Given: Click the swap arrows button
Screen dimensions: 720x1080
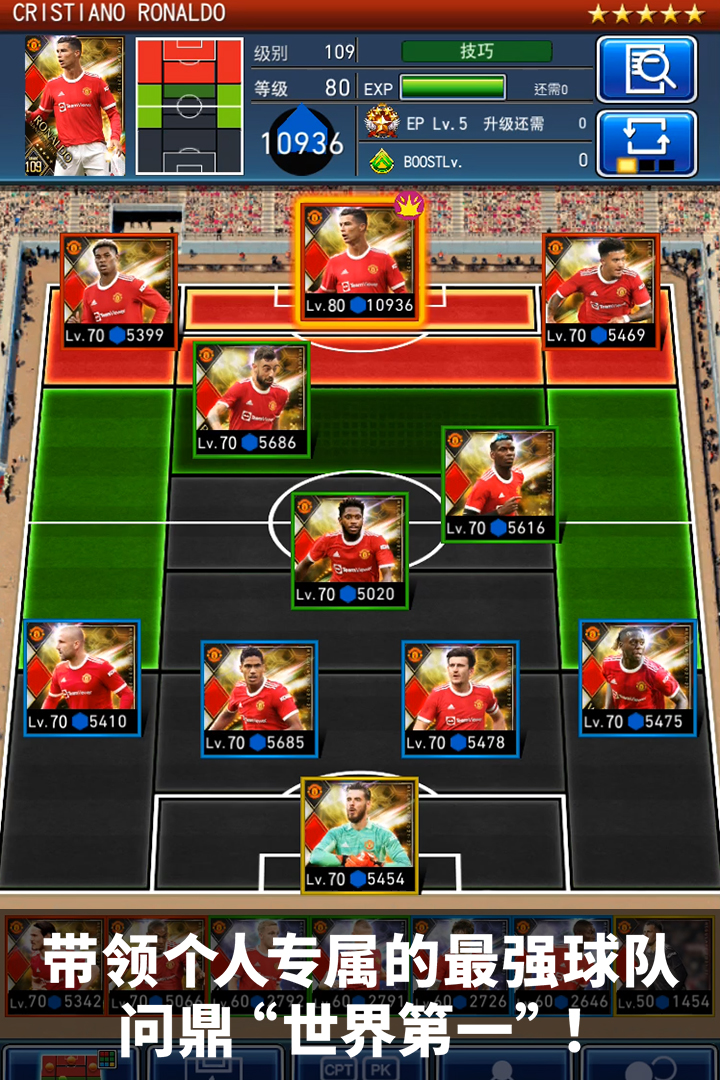Looking at the screenshot, I should (x=646, y=143).
